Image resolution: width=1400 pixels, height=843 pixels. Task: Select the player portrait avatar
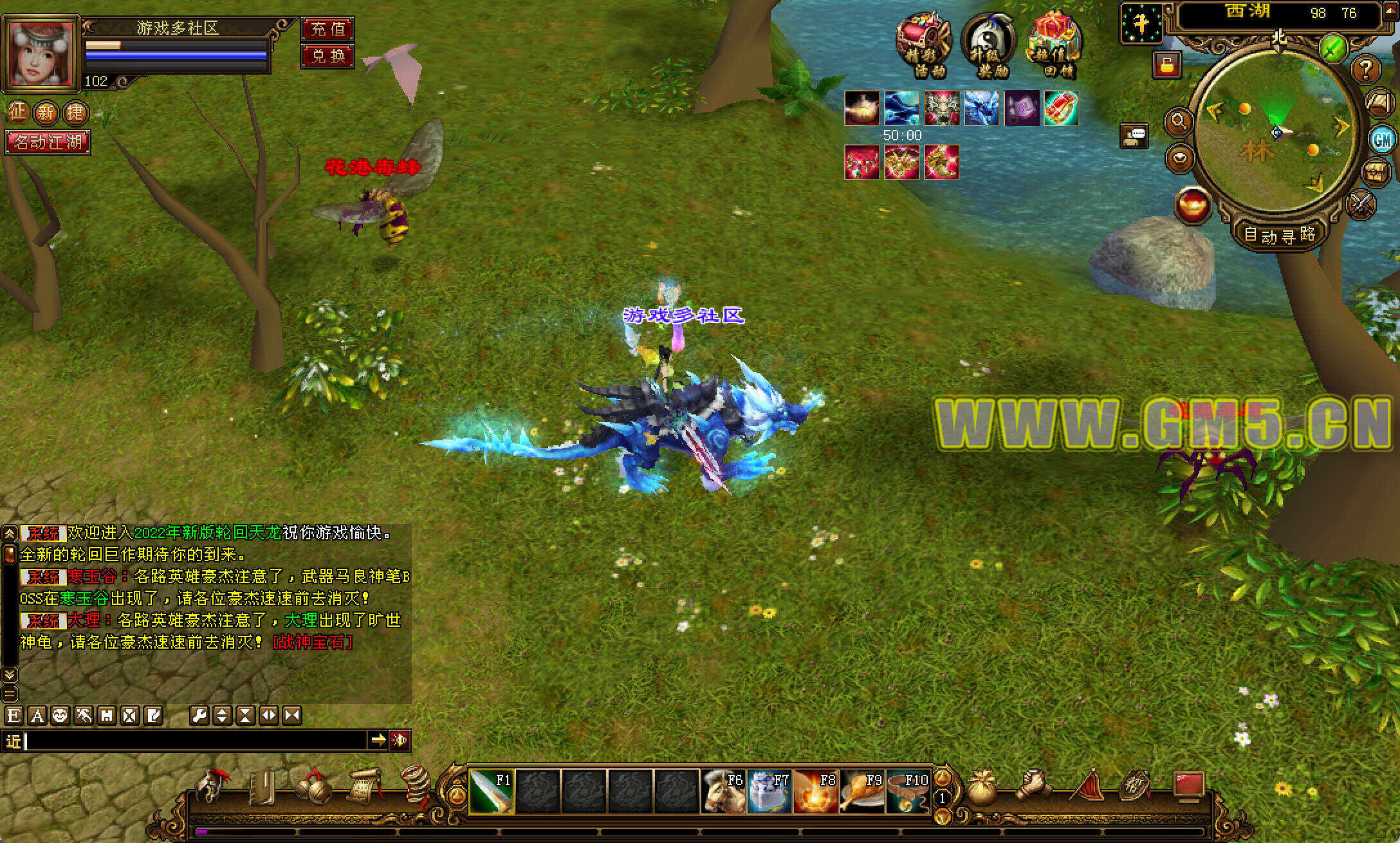tap(41, 52)
